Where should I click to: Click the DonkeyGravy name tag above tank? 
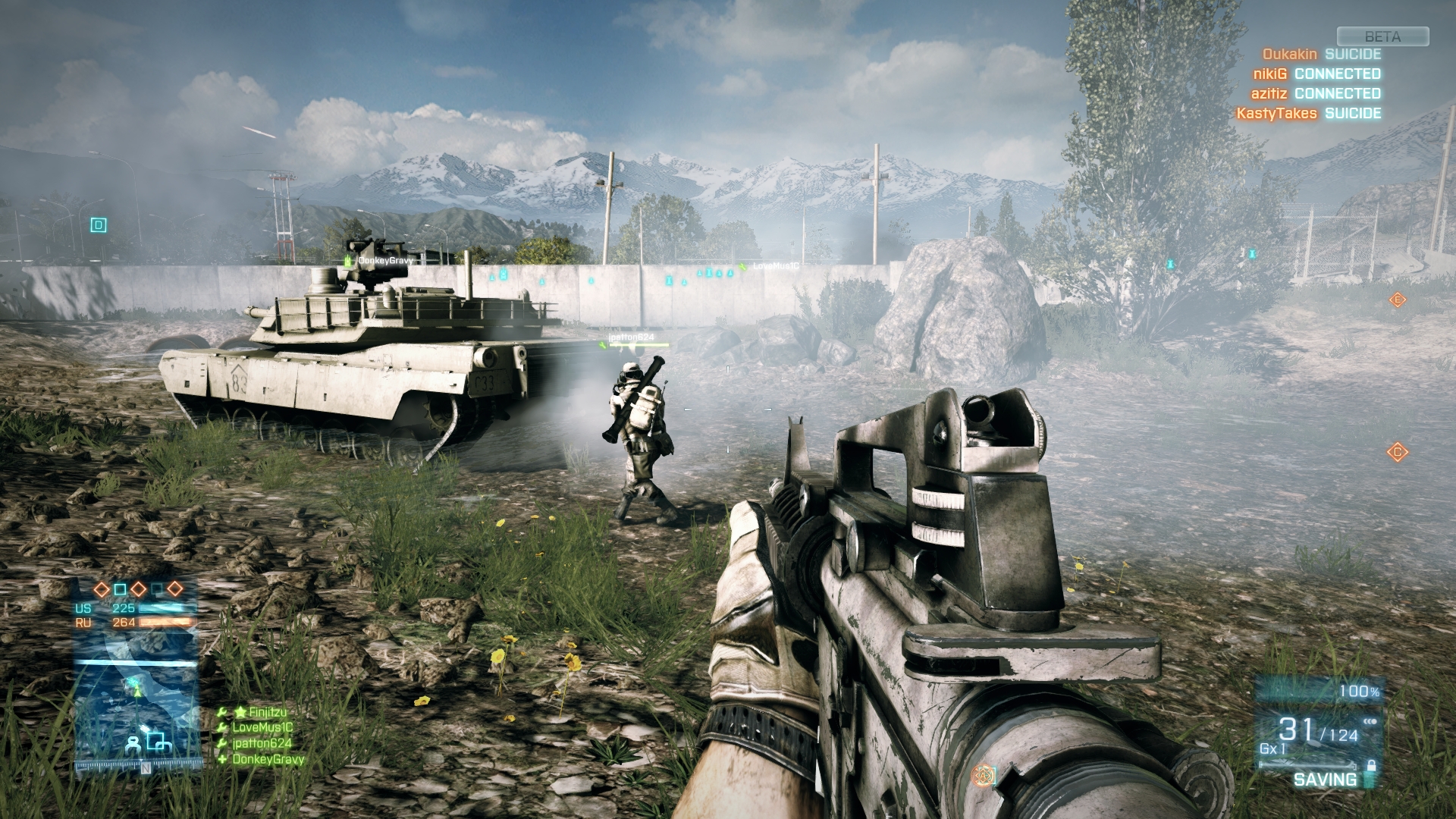click(385, 261)
